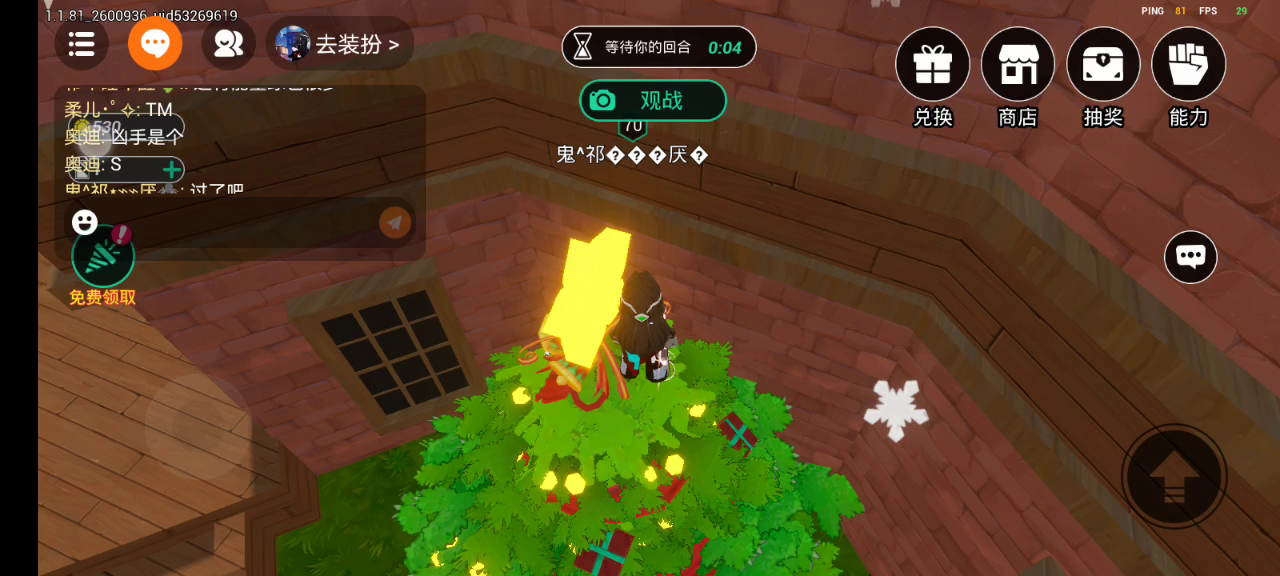Open the friends list icon

229,44
